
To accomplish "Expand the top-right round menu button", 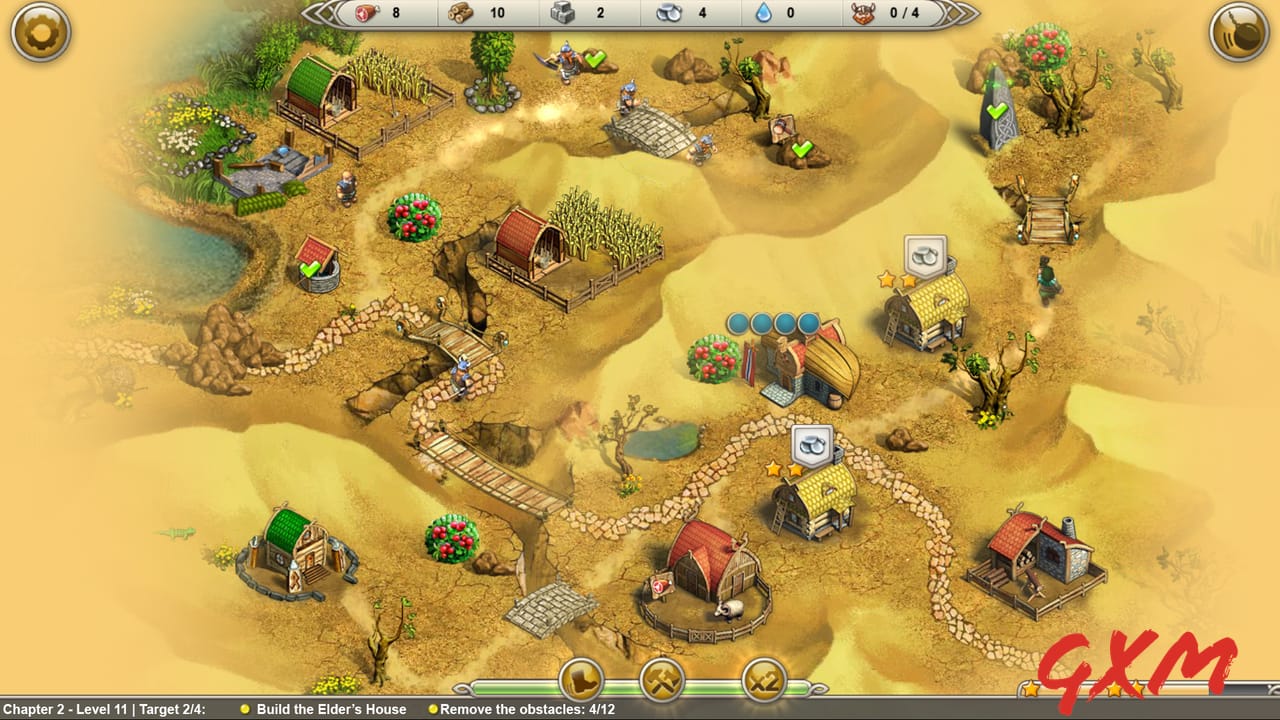I will [x=1239, y=32].
